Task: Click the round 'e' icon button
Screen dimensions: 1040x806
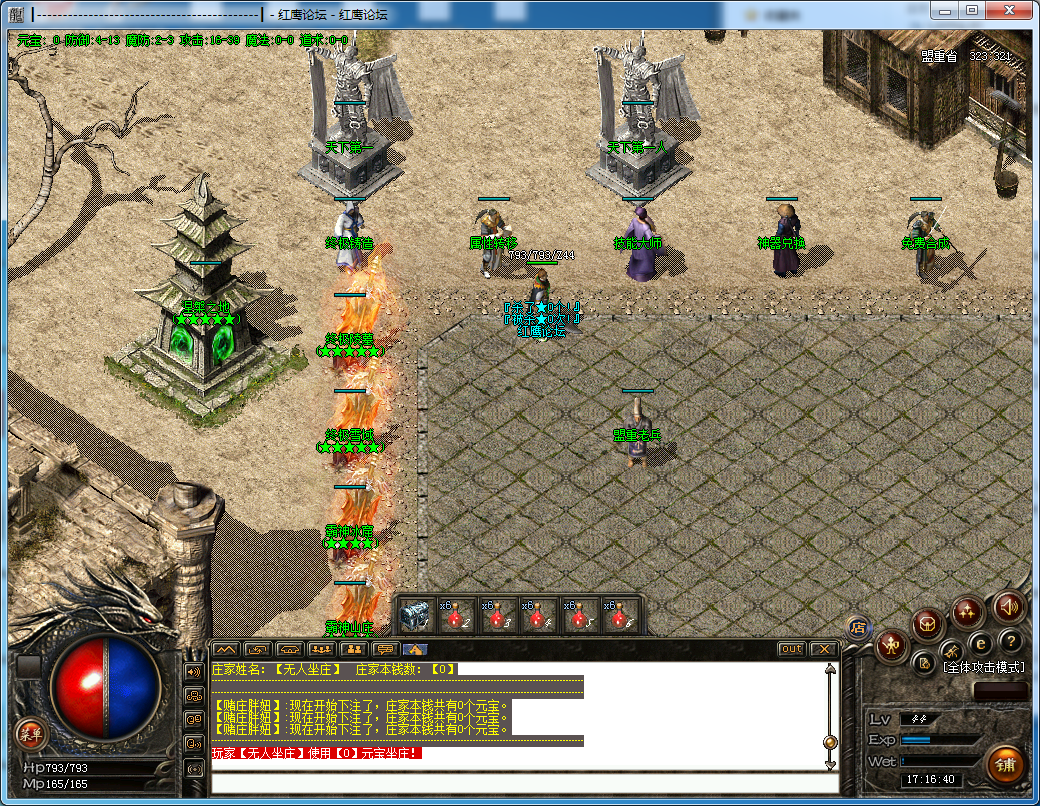Action: tap(981, 643)
